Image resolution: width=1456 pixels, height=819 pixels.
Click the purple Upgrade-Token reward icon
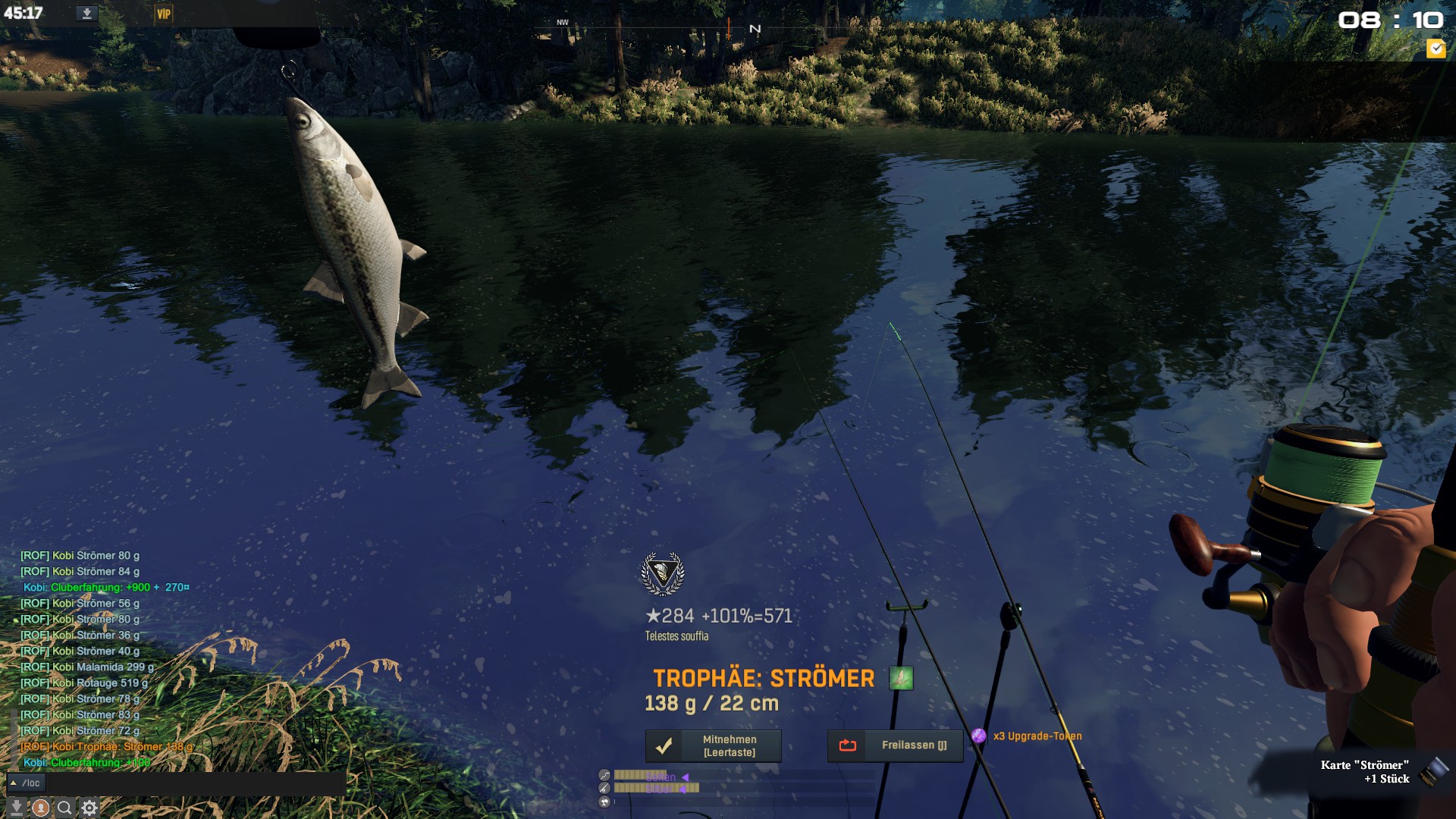(979, 736)
